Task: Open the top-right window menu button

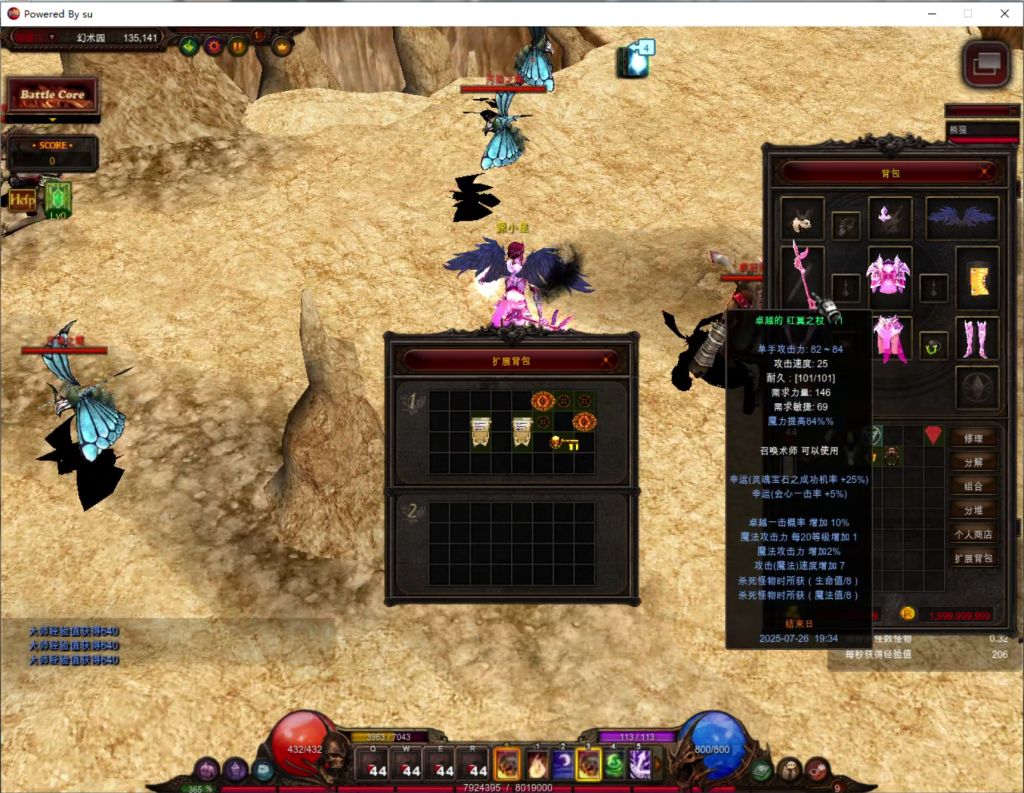Action: tap(986, 62)
